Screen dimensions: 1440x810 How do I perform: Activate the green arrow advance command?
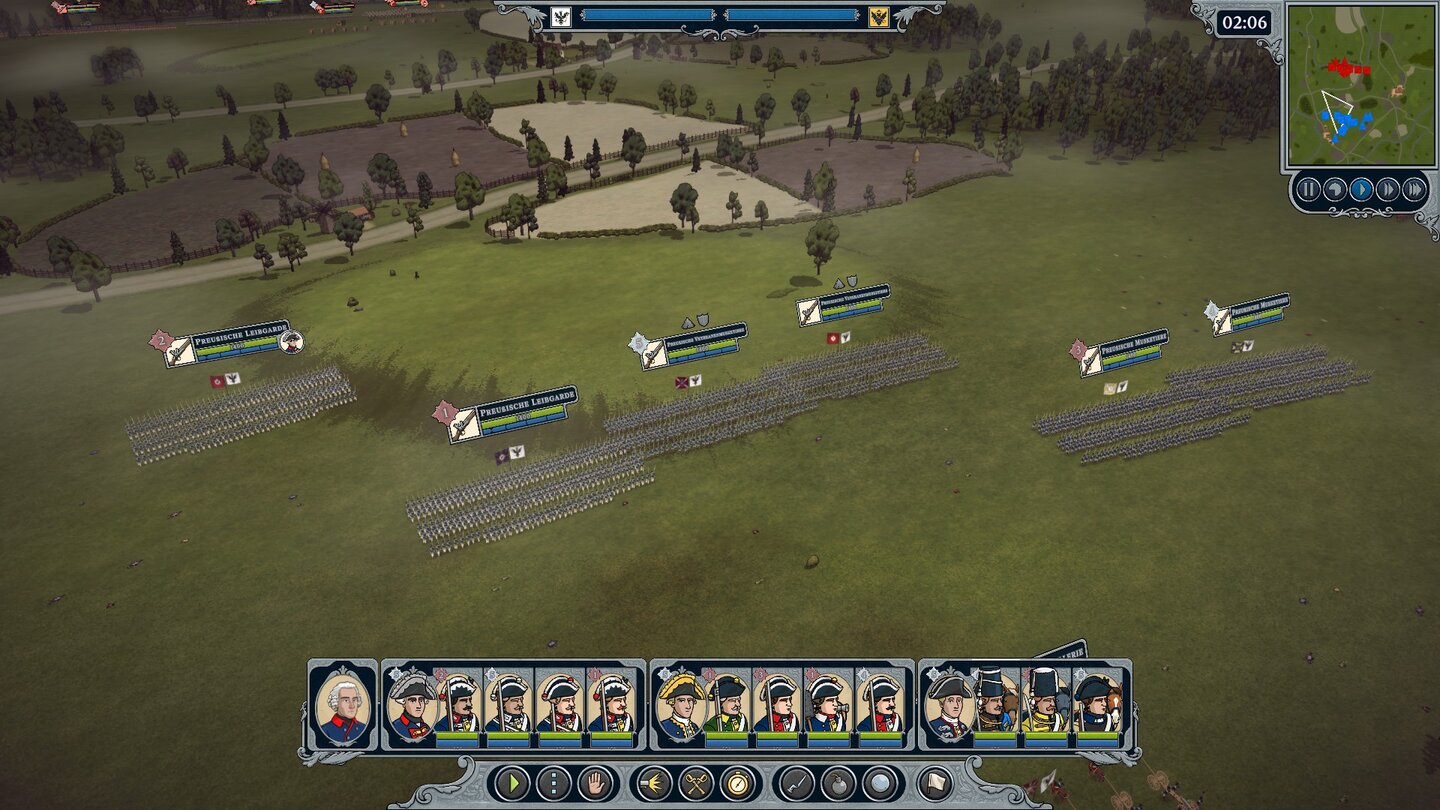coord(514,783)
